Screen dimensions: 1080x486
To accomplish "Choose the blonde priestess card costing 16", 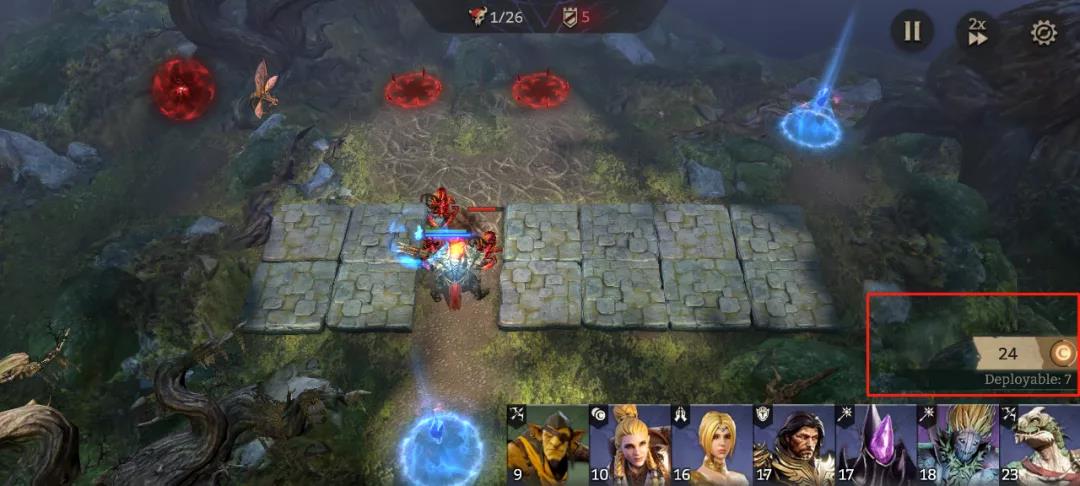I will 711,446.
